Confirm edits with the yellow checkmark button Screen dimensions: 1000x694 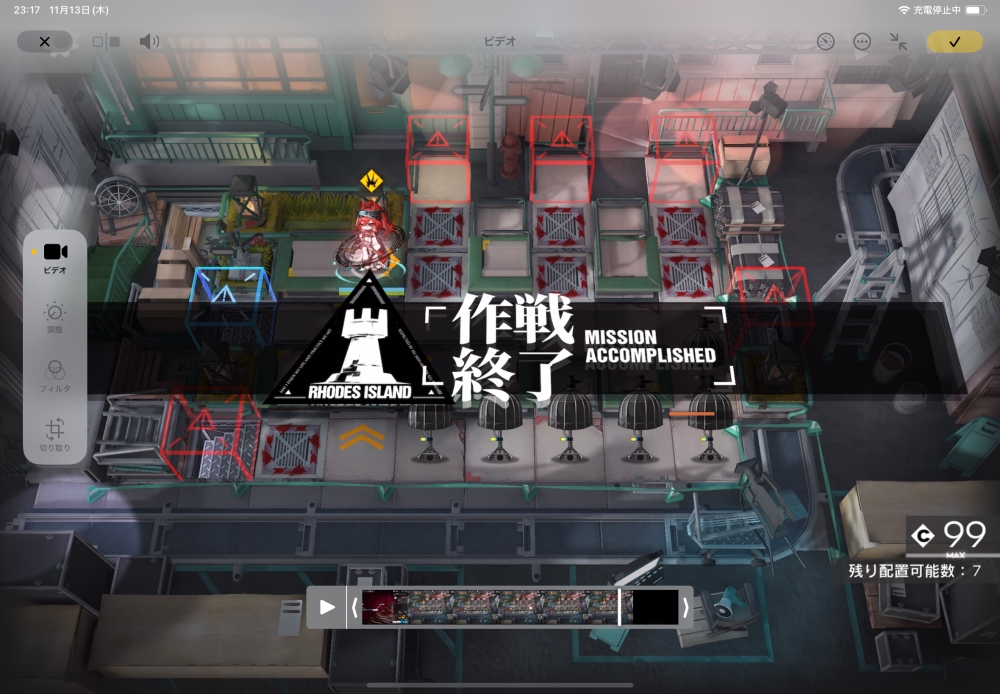pyautogui.click(x=954, y=42)
